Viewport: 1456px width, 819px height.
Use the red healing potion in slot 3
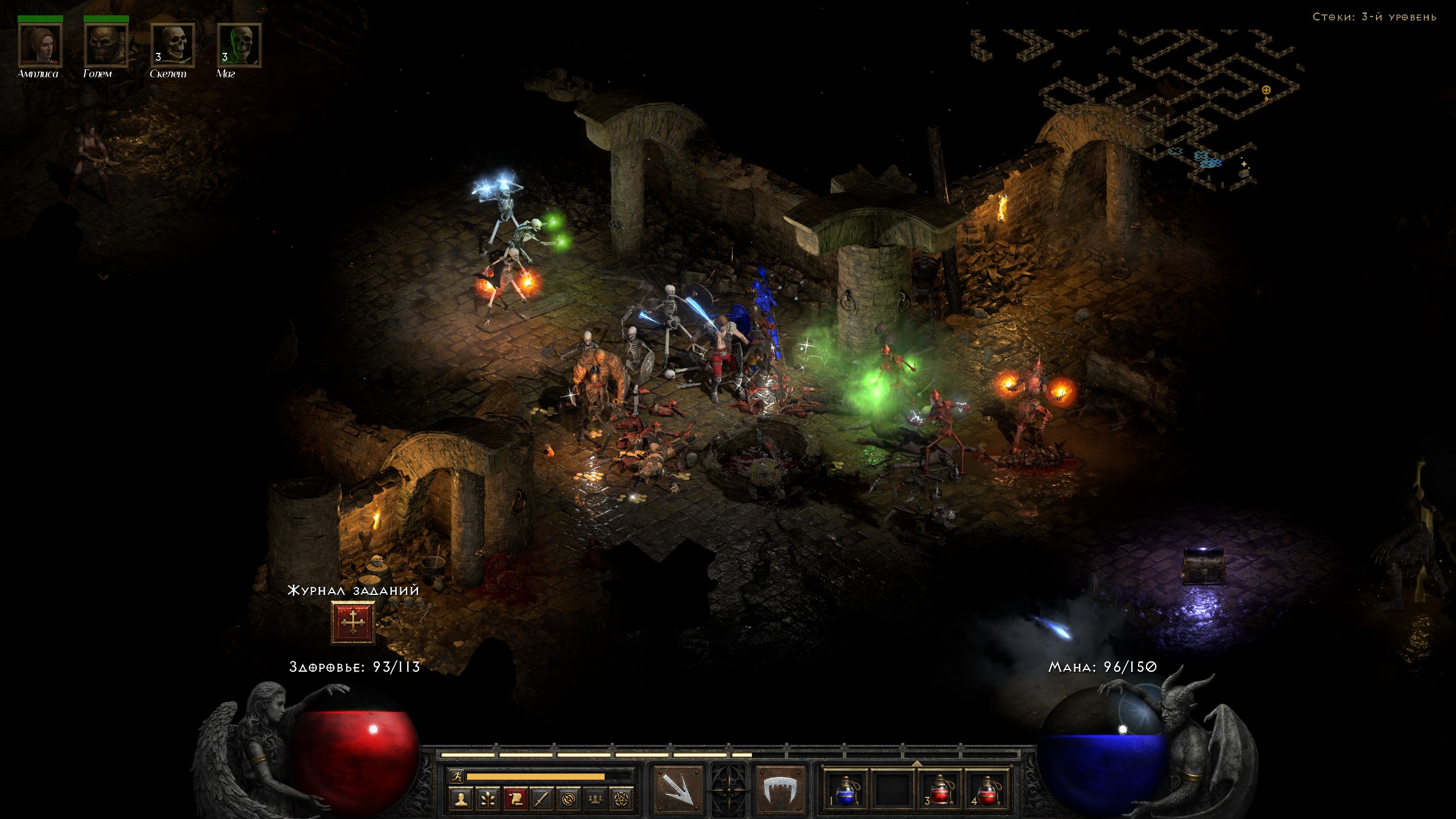(940, 791)
